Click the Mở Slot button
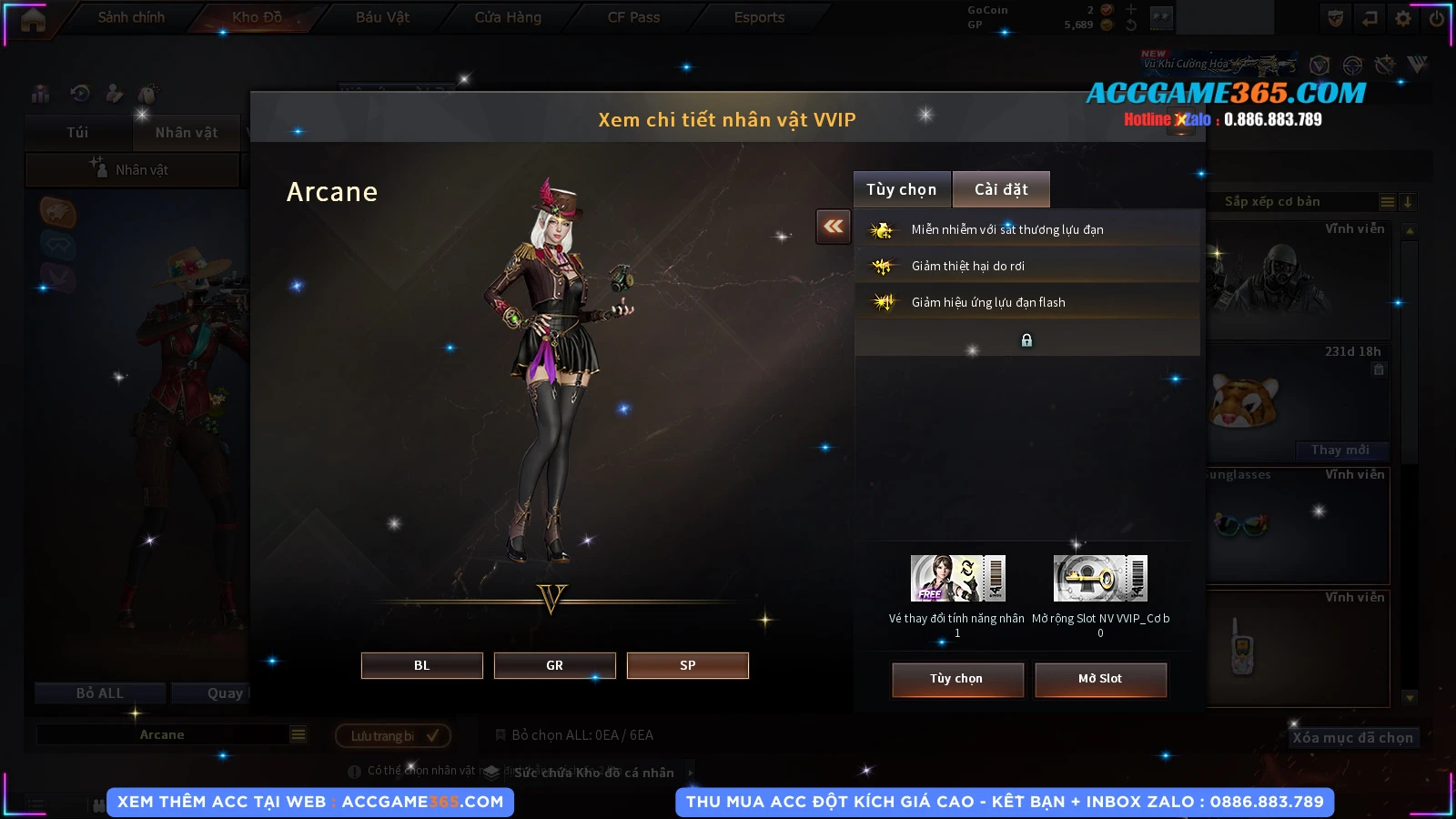This screenshot has width=1456, height=819. tap(1100, 679)
